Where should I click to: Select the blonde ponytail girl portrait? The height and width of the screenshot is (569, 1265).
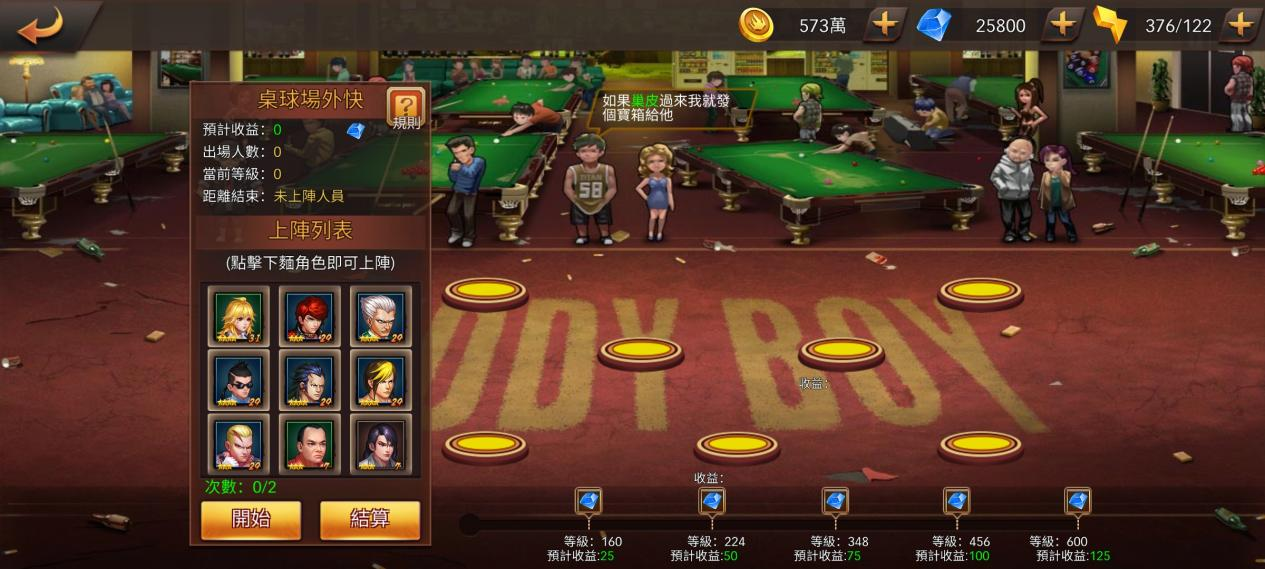point(239,317)
